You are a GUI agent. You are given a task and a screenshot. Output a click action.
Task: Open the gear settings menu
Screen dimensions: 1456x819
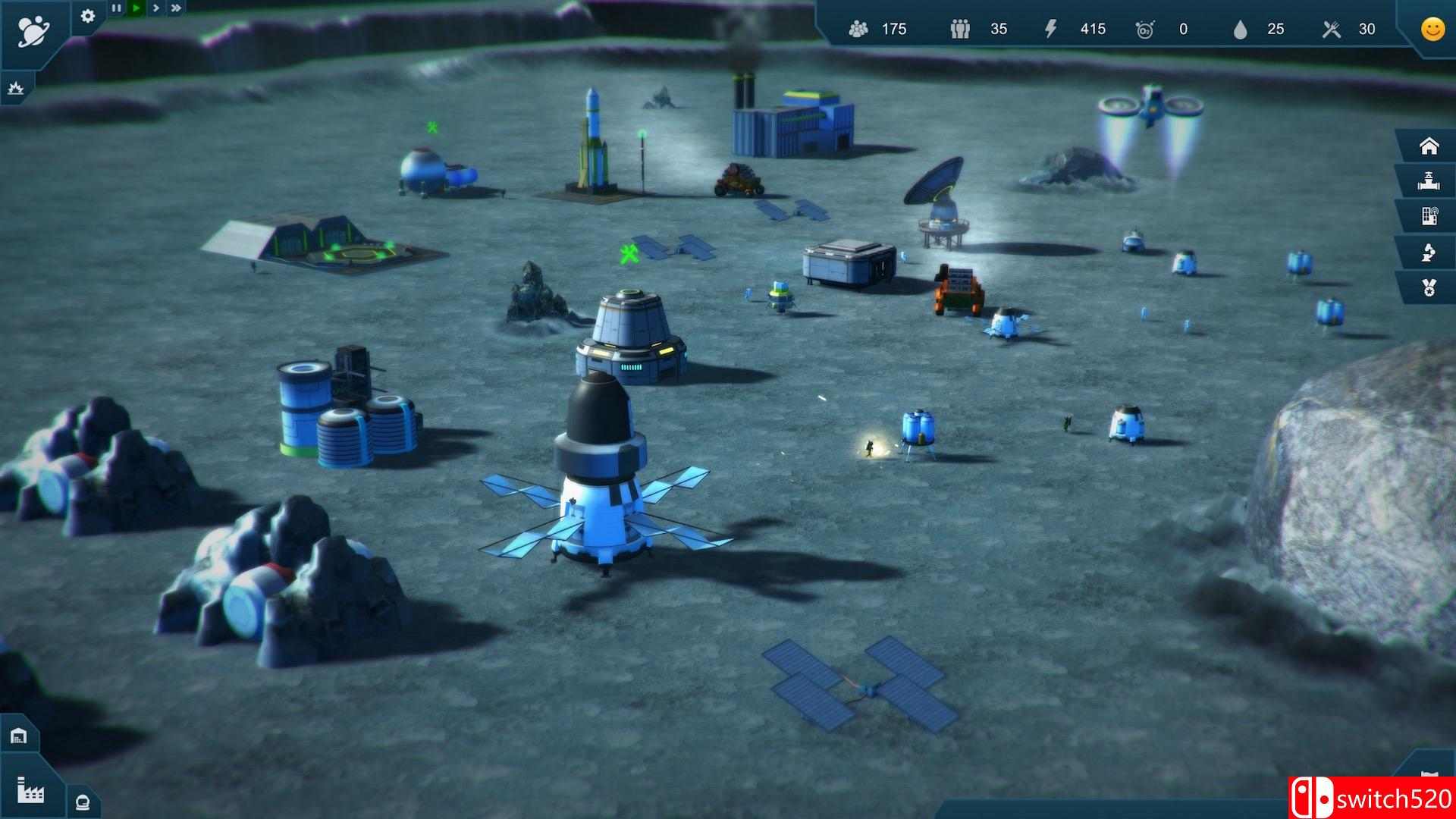click(88, 15)
